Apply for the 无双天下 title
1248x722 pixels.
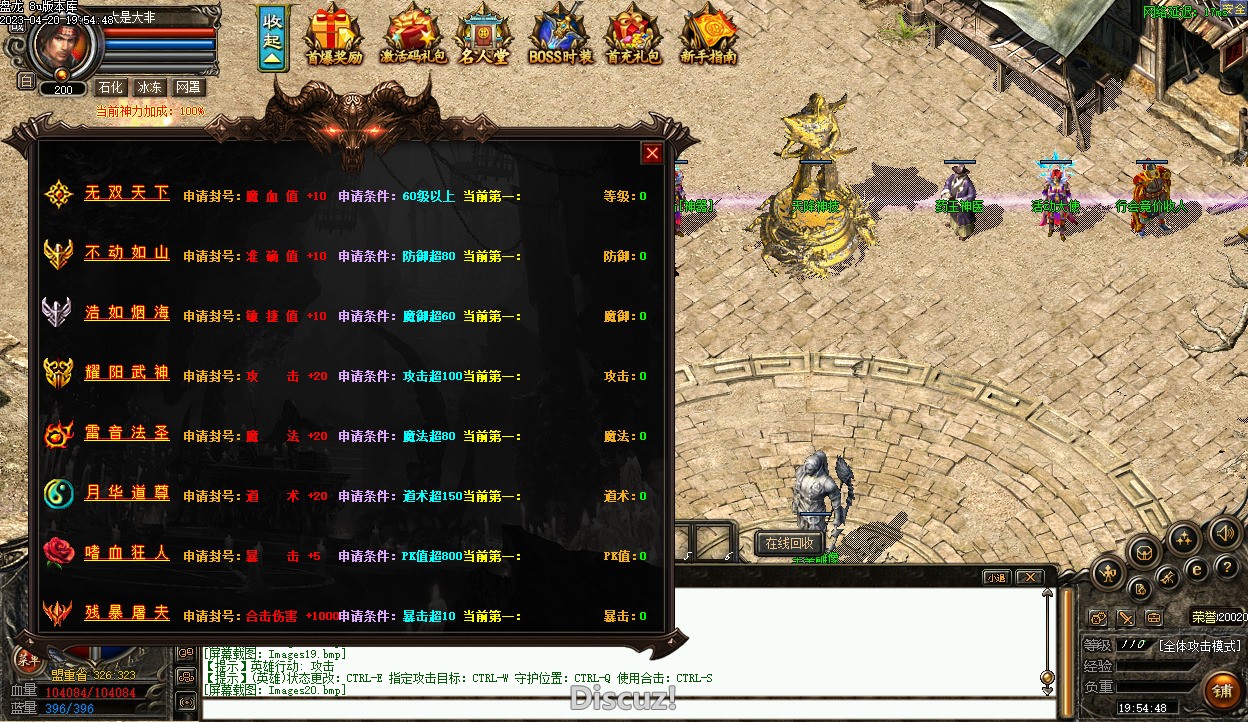pyautogui.click(x=126, y=193)
